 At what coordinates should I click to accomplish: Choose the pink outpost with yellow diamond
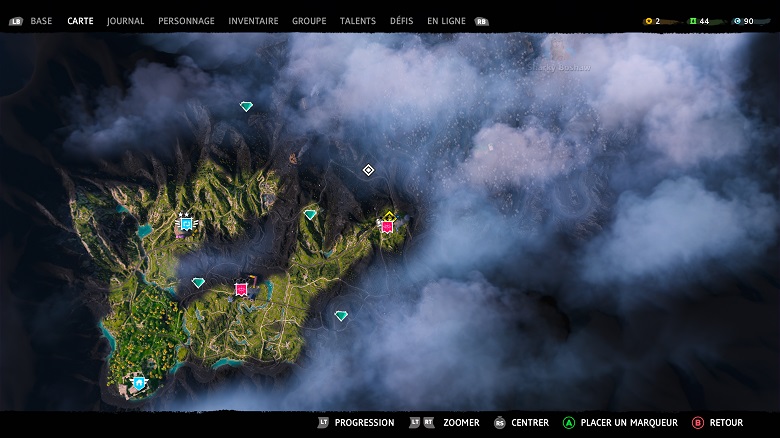pyautogui.click(x=387, y=225)
